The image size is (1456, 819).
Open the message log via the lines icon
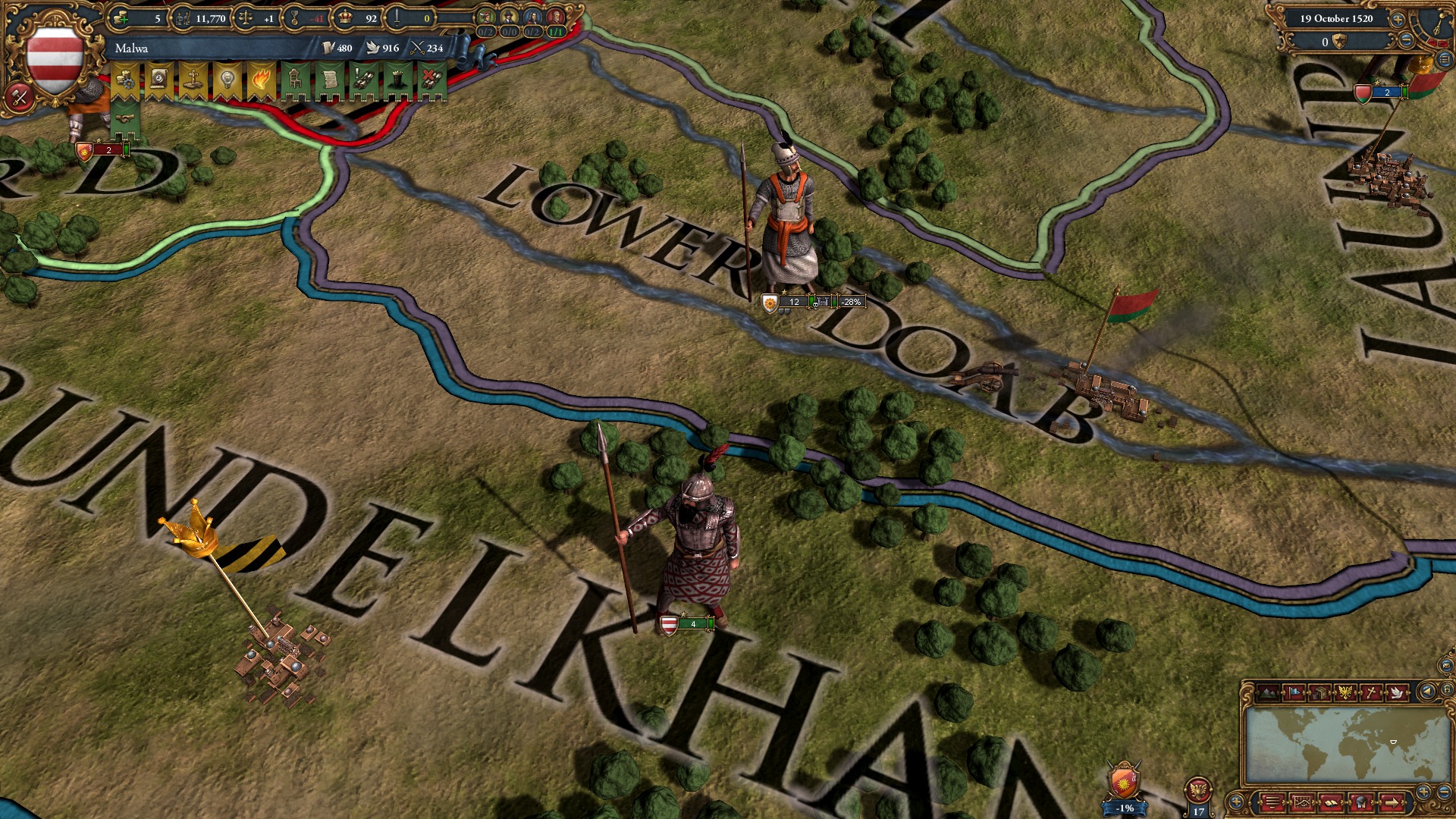pyautogui.click(x=1272, y=803)
